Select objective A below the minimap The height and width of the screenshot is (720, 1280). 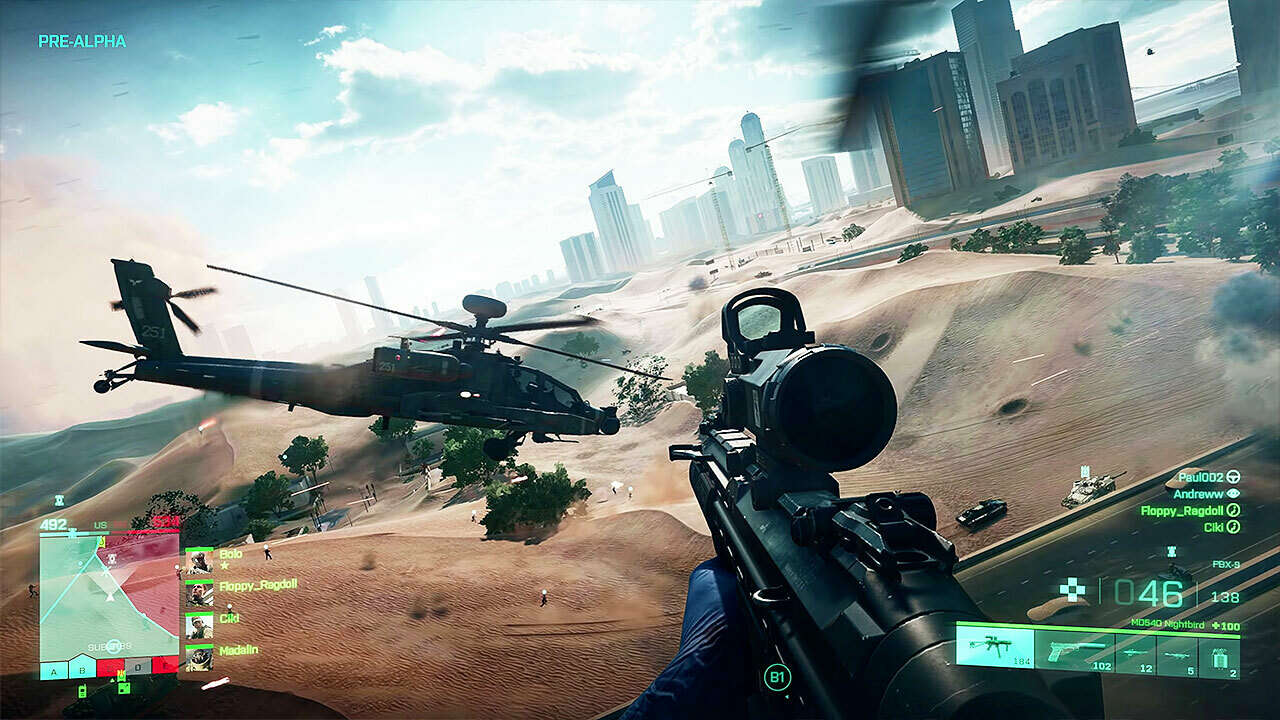click(x=53, y=670)
